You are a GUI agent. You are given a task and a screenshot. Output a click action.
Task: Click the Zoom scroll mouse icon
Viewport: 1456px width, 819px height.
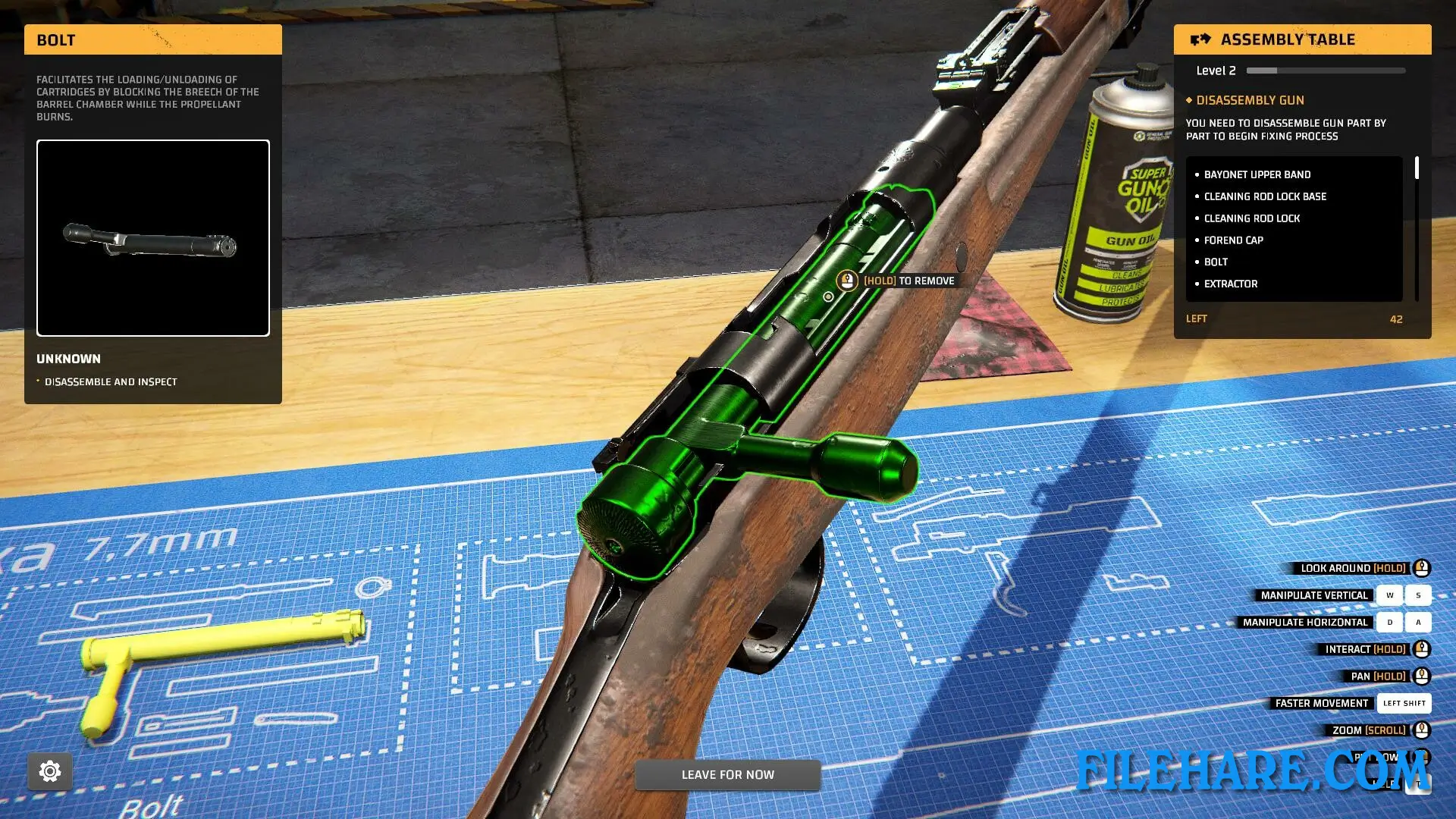(x=1420, y=730)
